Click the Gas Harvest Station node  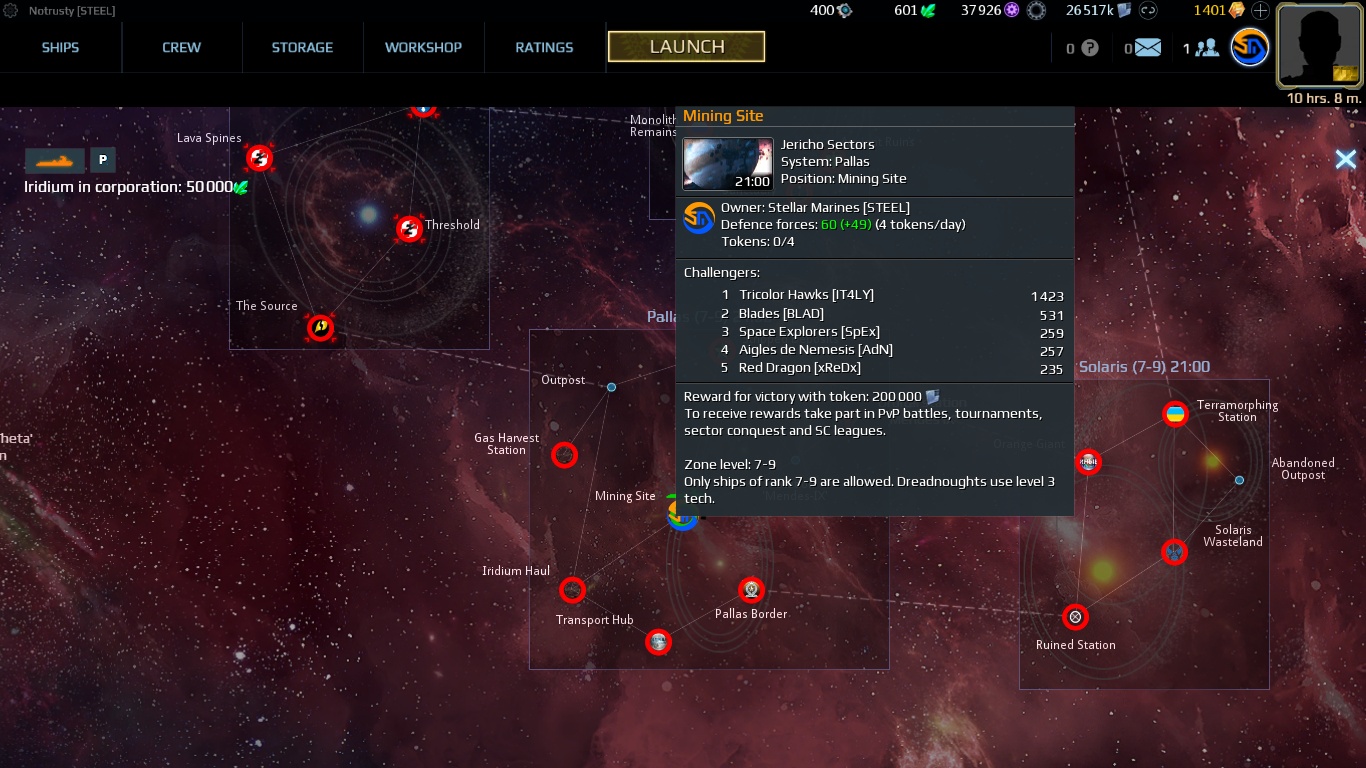pos(565,455)
